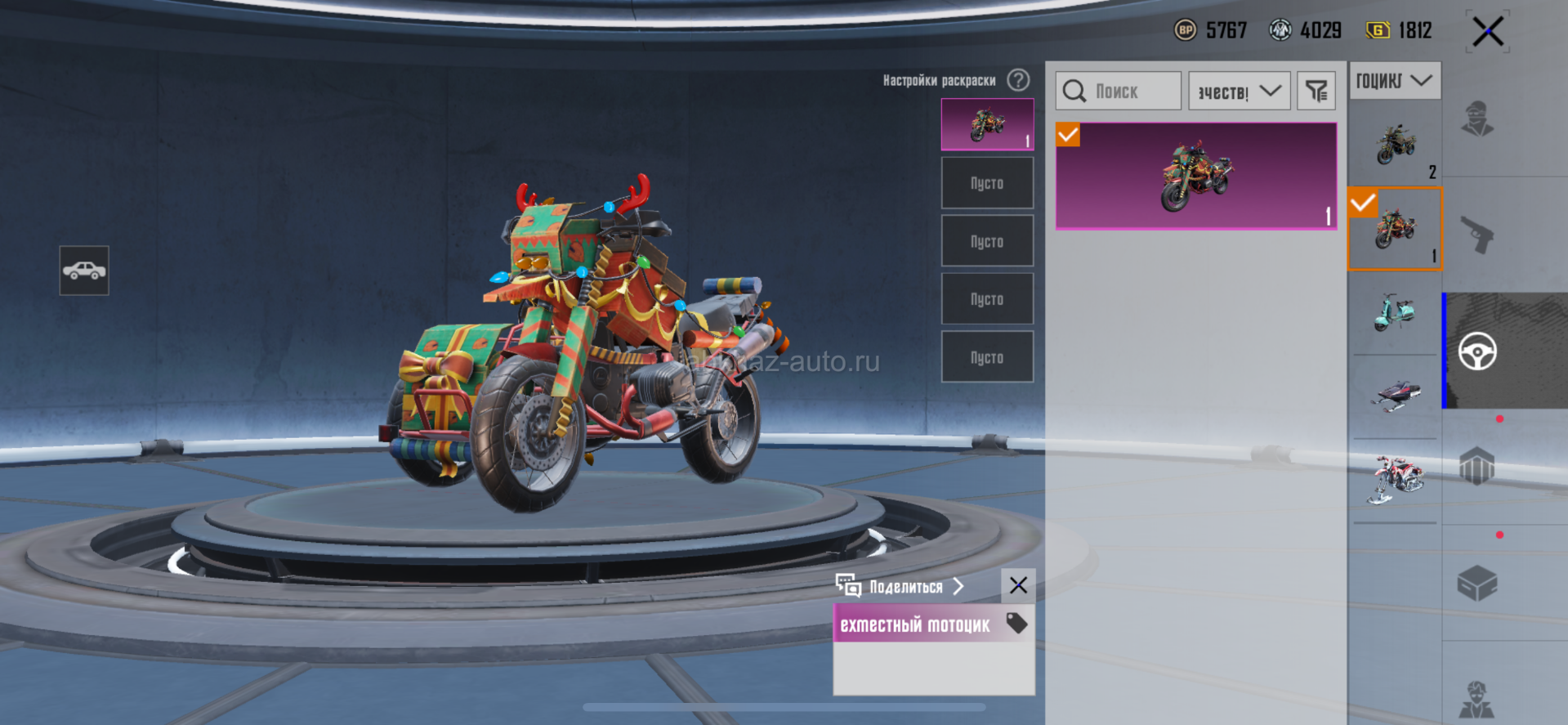Open the paint settings help question mark
This screenshot has width=1568, height=725.
pyautogui.click(x=1018, y=80)
